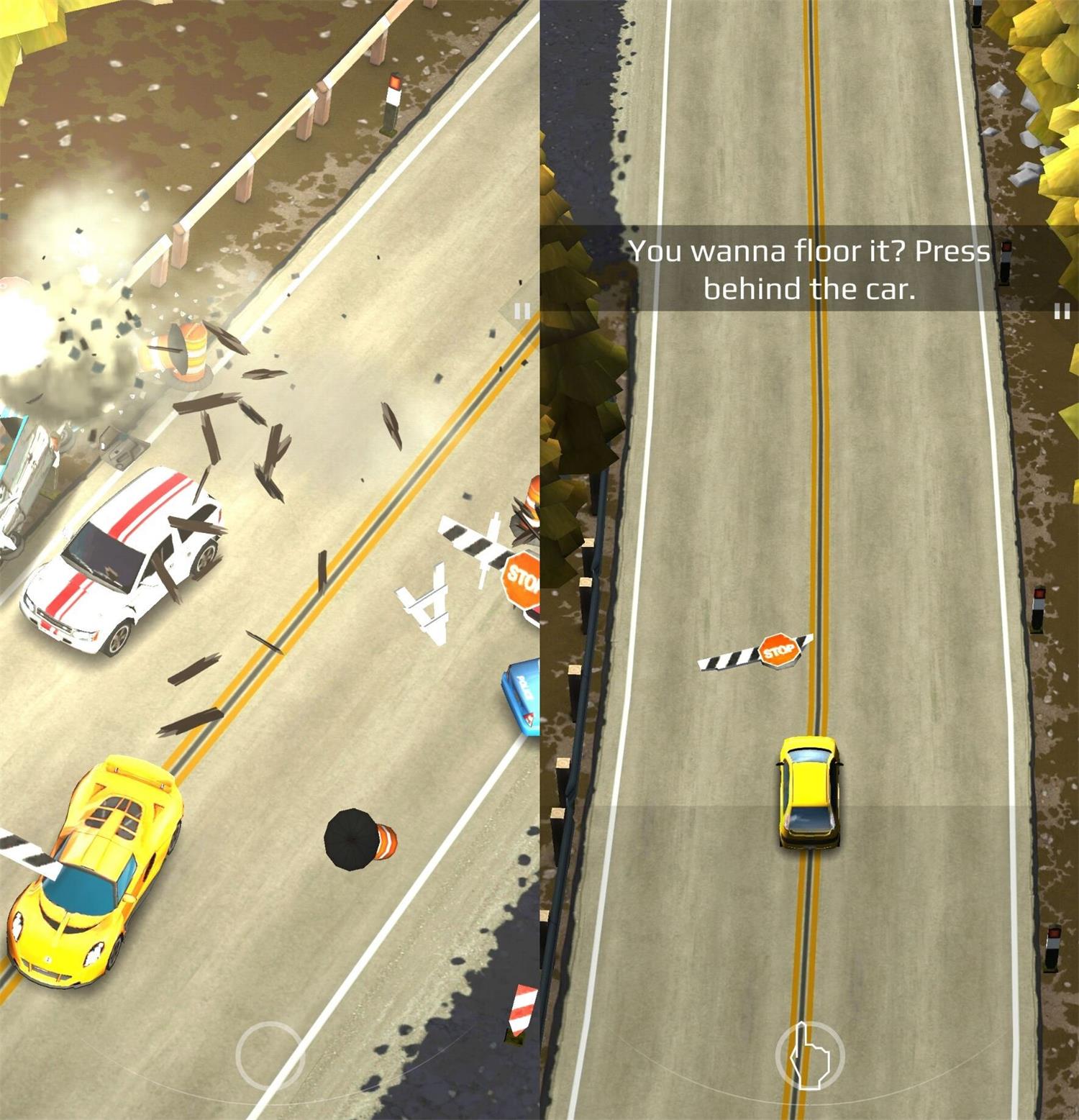Pause the game on the right screenshot
Screen dimensions: 1079x1120
1061,311
